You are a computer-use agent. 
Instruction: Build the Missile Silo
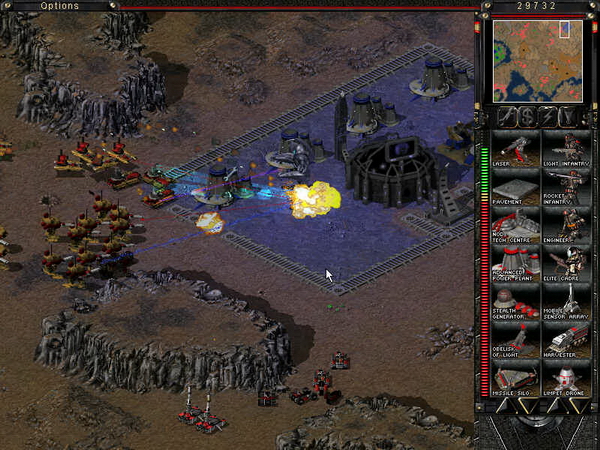pyautogui.click(x=516, y=381)
